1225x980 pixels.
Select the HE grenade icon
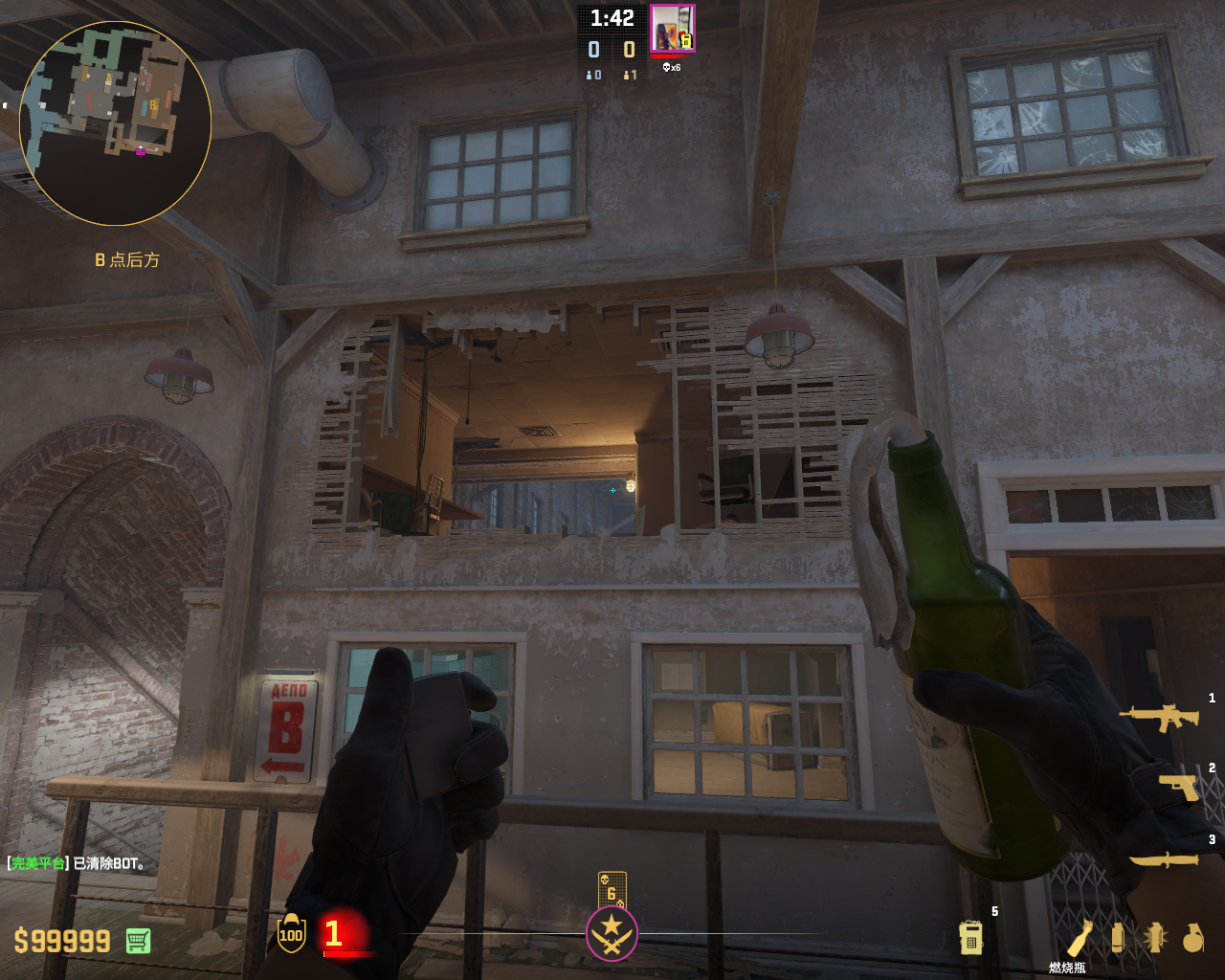[x=1192, y=938]
